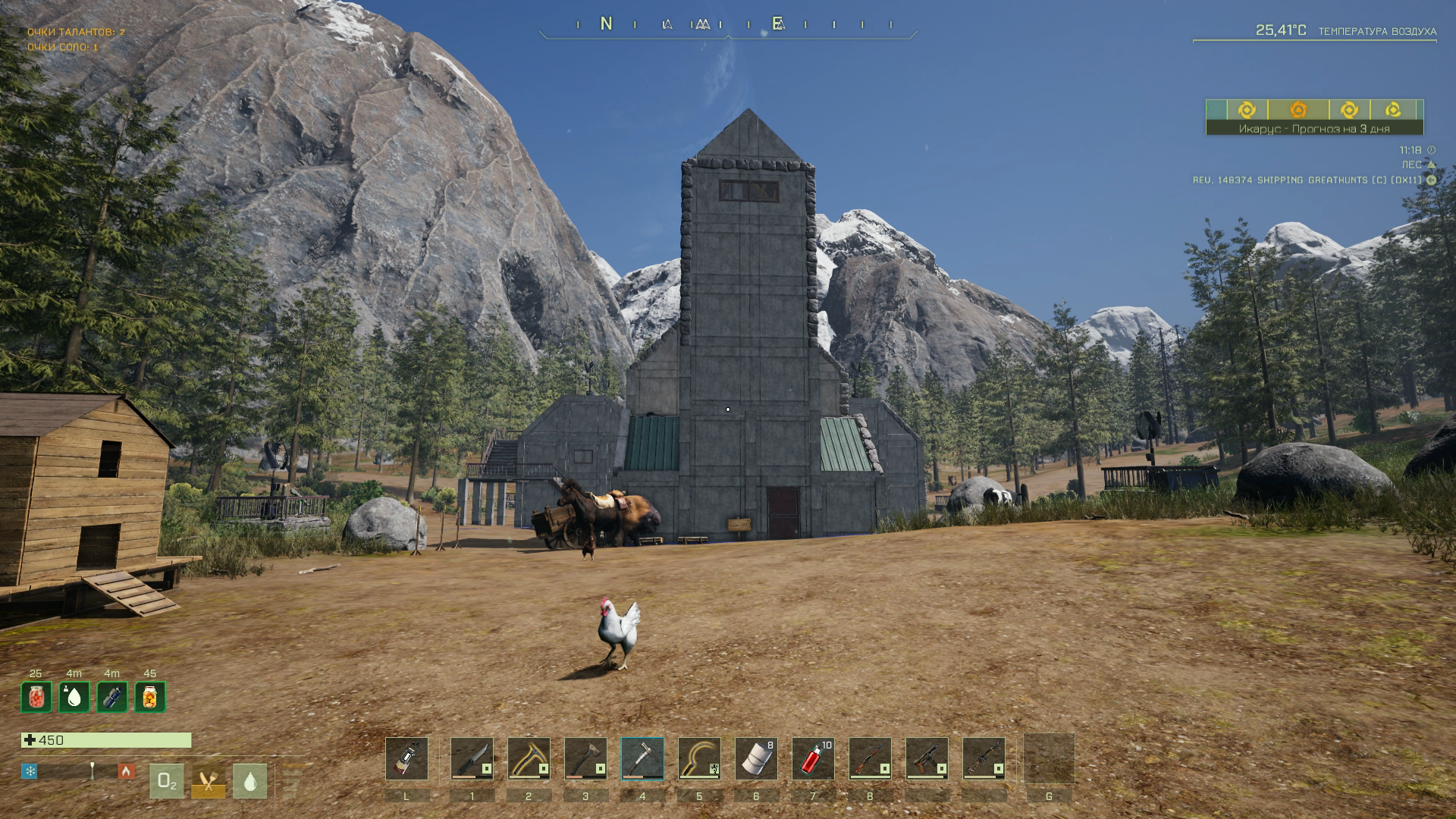This screenshot has height=819, width=1456.
Task: Click the blue canteen buff icon
Action: [x=111, y=697]
